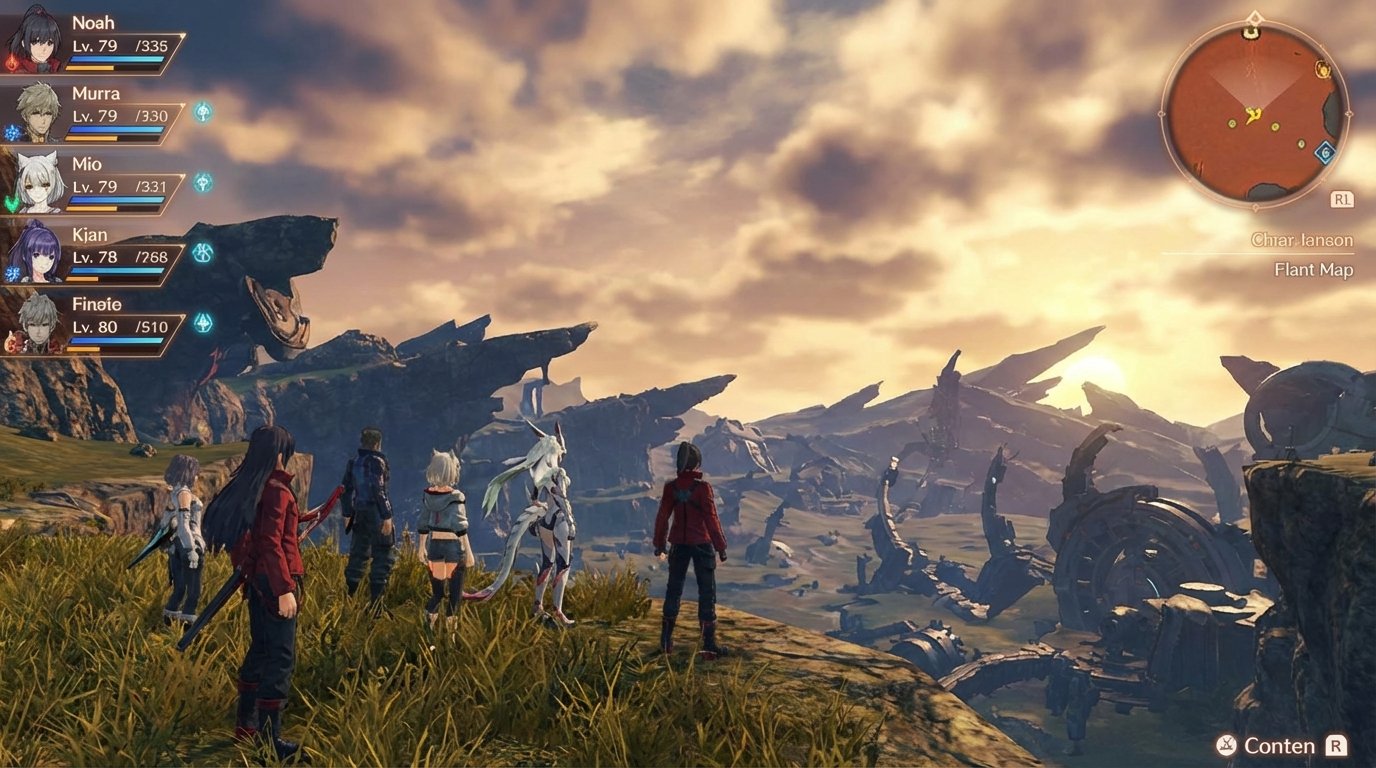Screen dimensions: 1376x768
Task: Select Finete's teal defender glyph
Action: coord(205,320)
